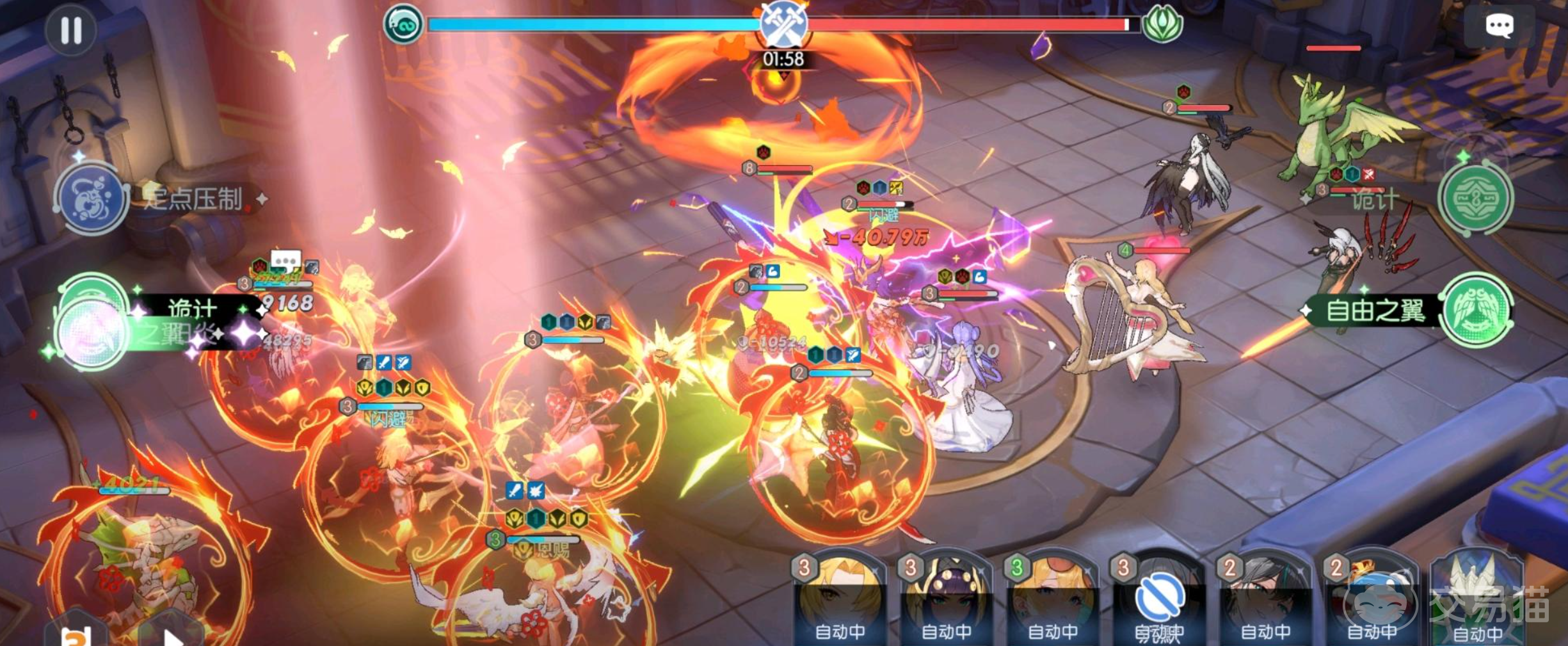
Task: Use the green emblem 诡计 skill
Action: pos(1475,198)
